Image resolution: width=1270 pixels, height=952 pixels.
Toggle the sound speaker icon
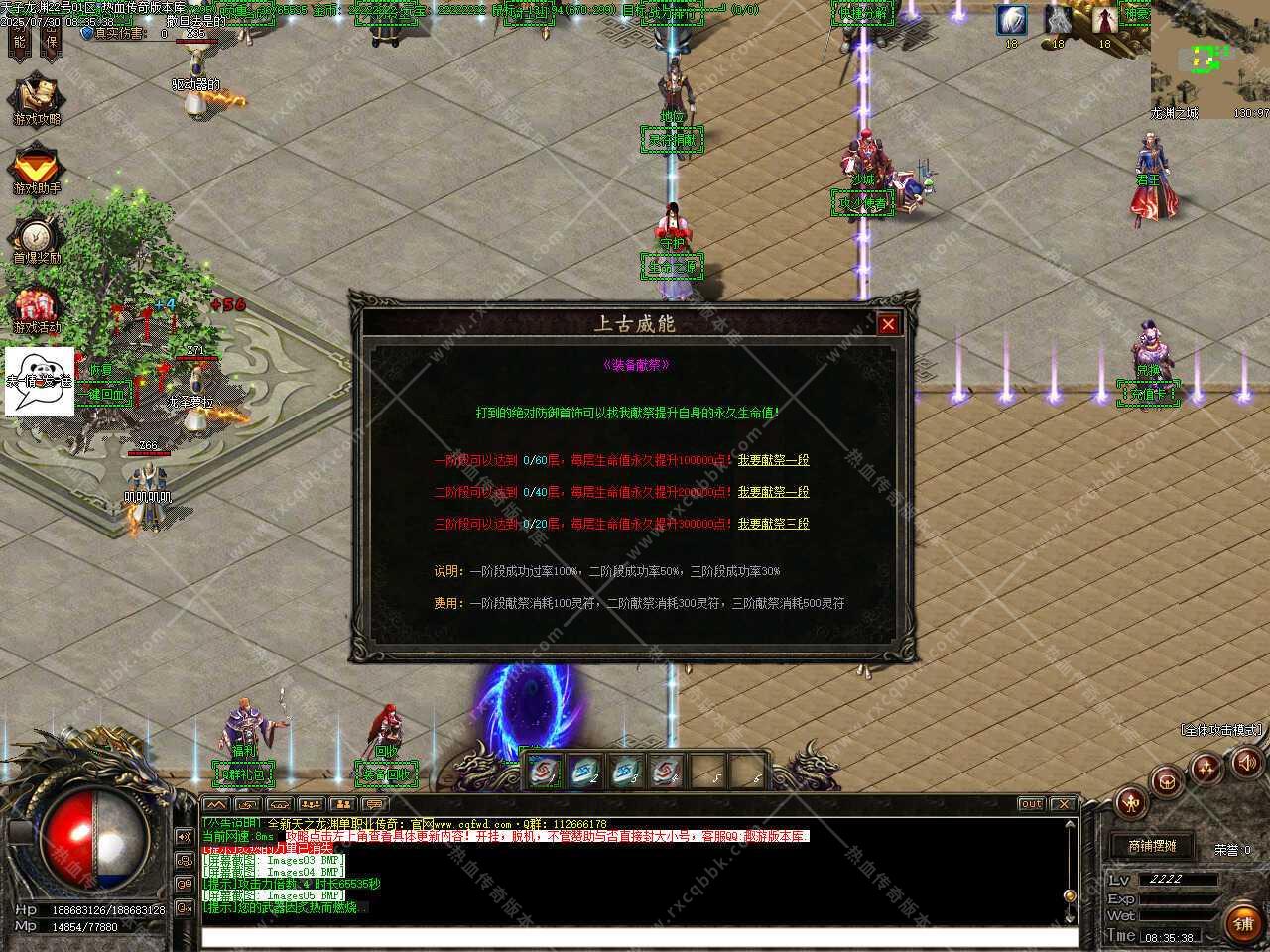pyautogui.click(x=1245, y=762)
